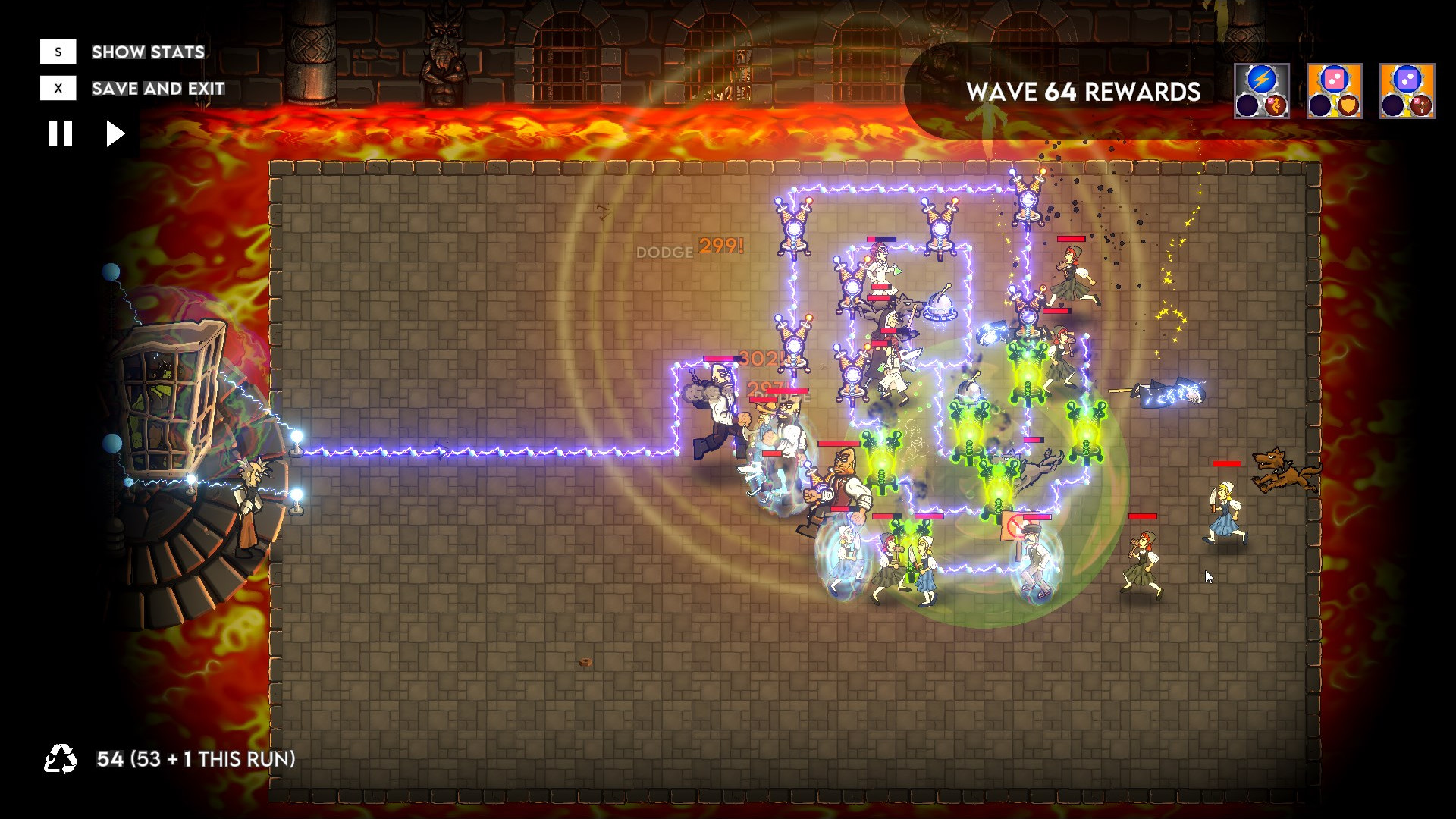Click the fleeing blonde villager's health bar
The height and width of the screenshot is (819, 1456).
[1227, 463]
